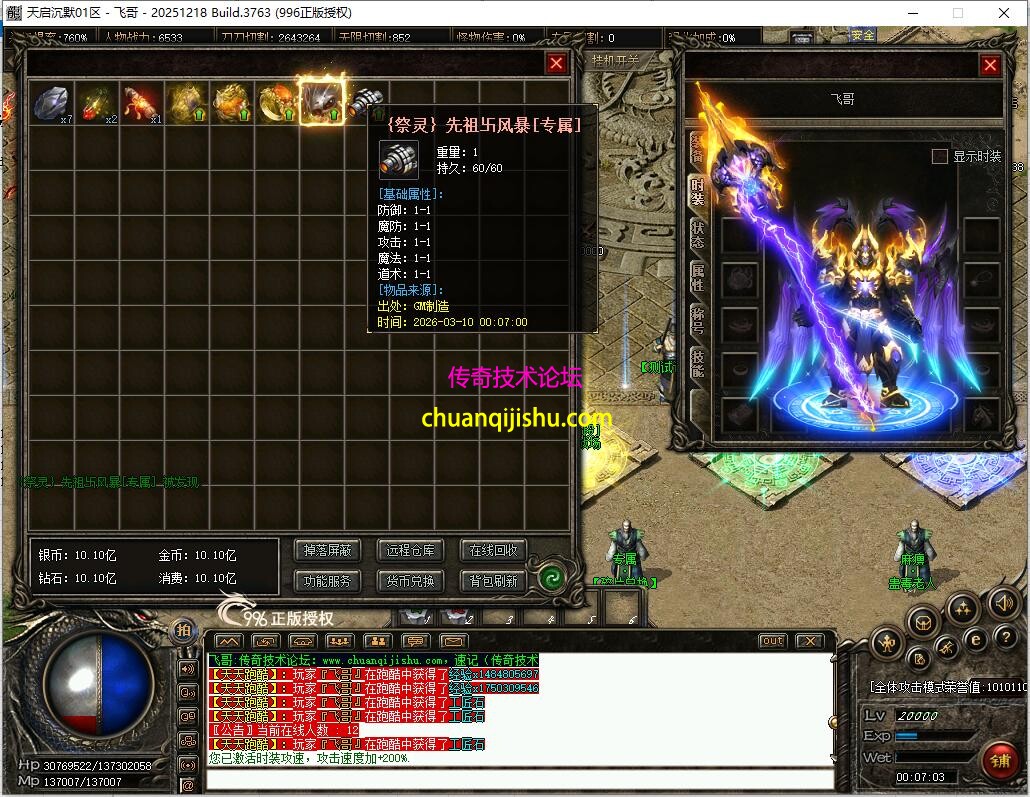The width and height of the screenshot is (1030, 797).
Task: Toggle the 显示时装 show-costume checkbox
Action: tap(939, 156)
